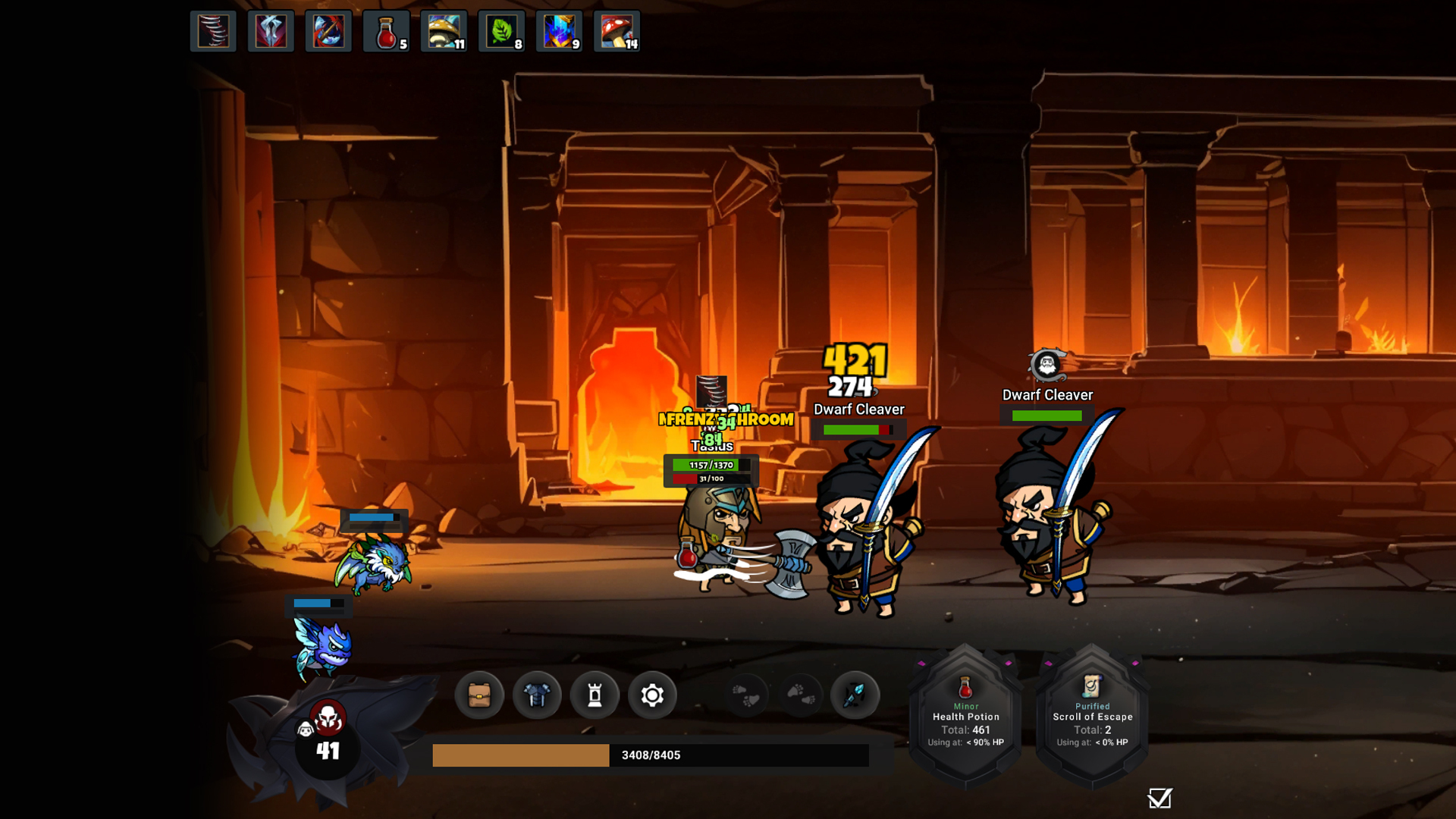Click the small hooded face icon

(306, 730)
